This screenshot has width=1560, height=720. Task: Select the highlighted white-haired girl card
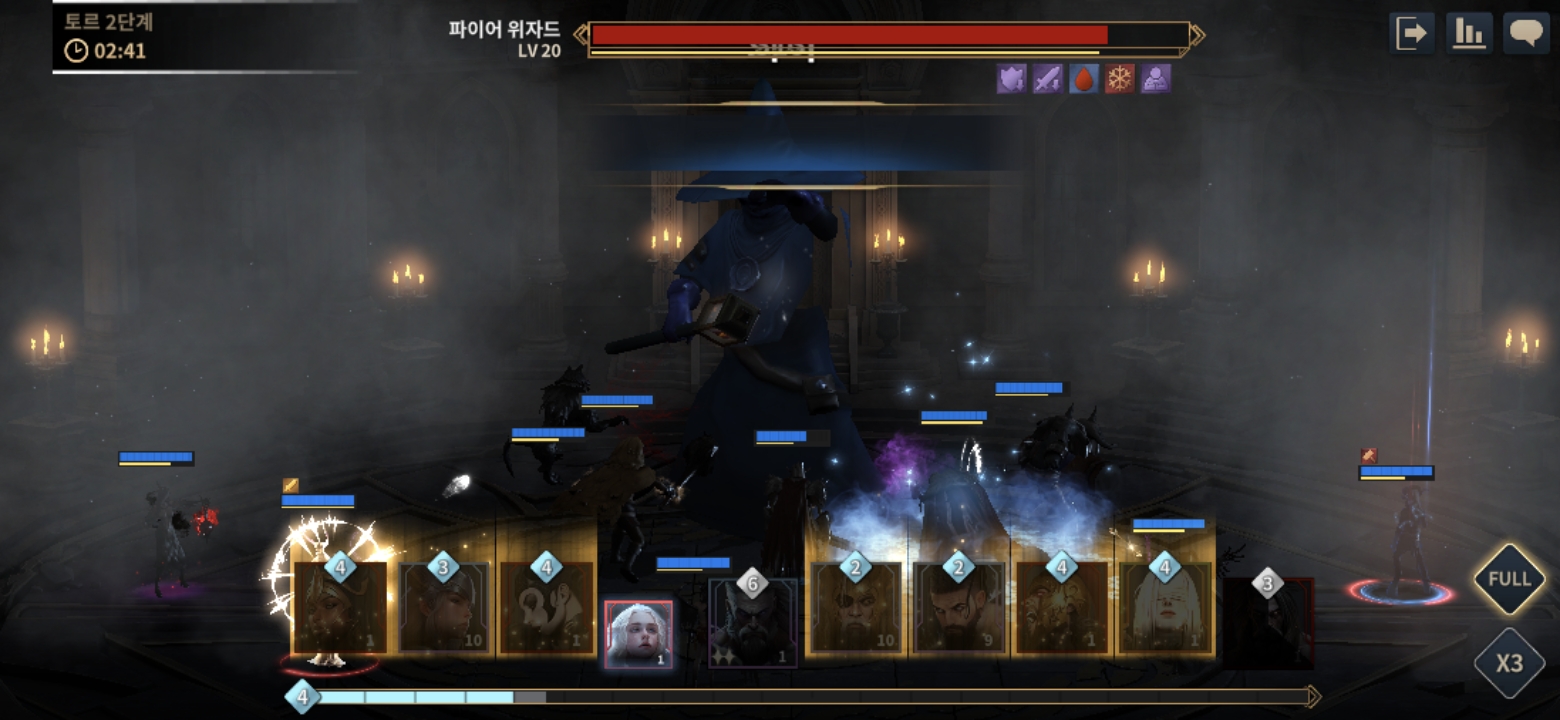(x=639, y=634)
